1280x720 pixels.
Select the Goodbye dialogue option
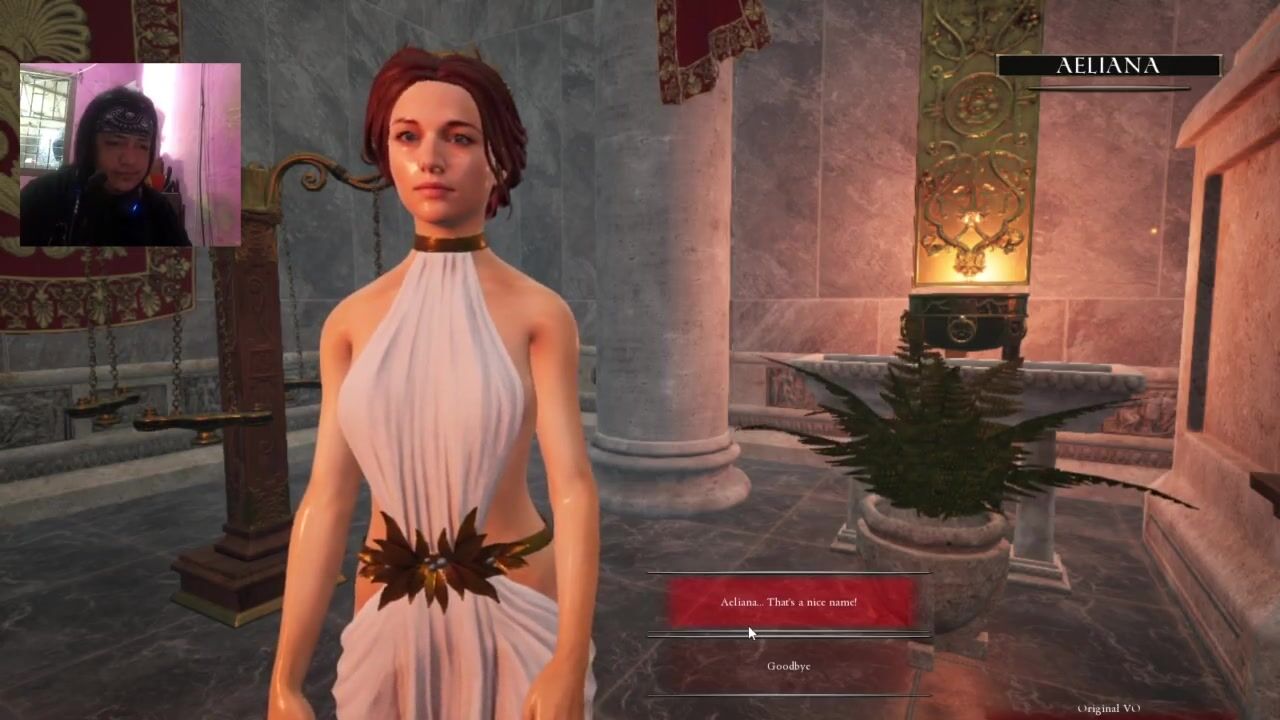pyautogui.click(x=789, y=666)
